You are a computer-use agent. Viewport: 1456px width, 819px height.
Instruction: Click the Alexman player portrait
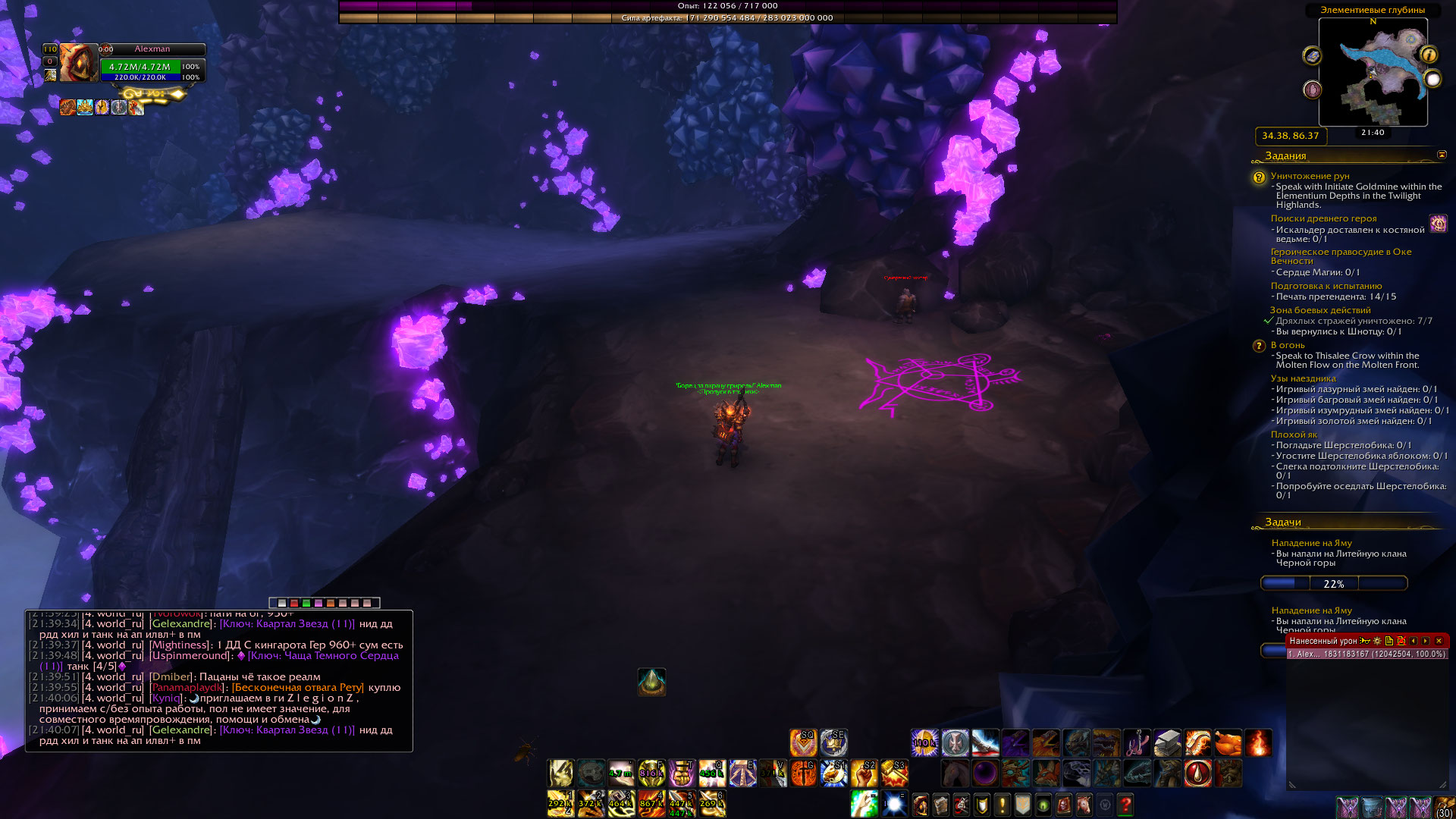(x=78, y=63)
